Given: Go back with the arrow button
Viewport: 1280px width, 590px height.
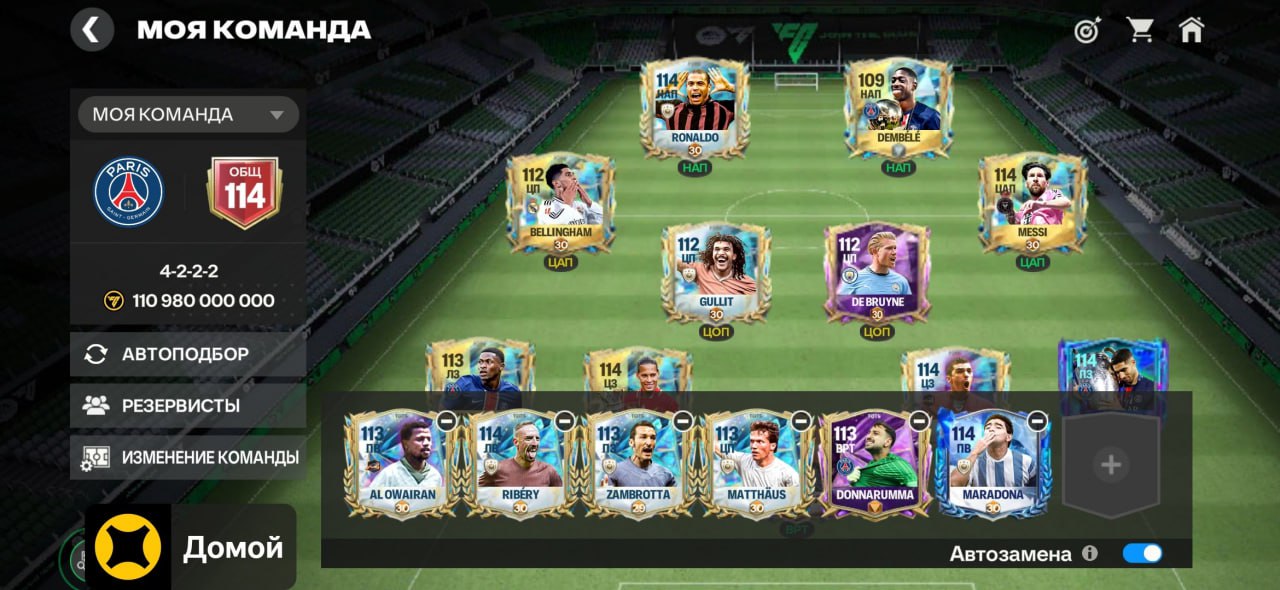Looking at the screenshot, I should [91, 30].
